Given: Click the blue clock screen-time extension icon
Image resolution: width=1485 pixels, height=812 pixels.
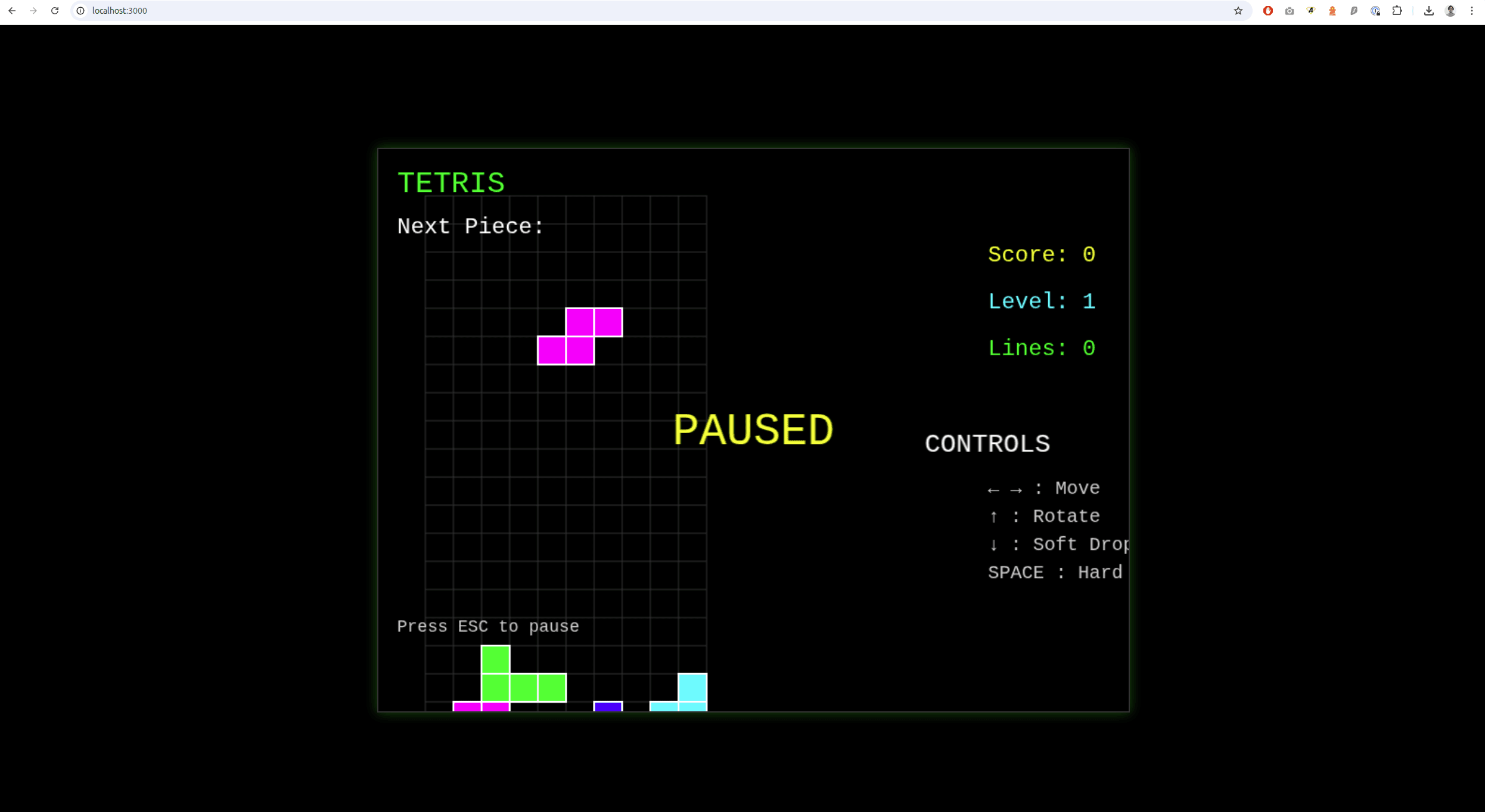Looking at the screenshot, I should point(1375,11).
